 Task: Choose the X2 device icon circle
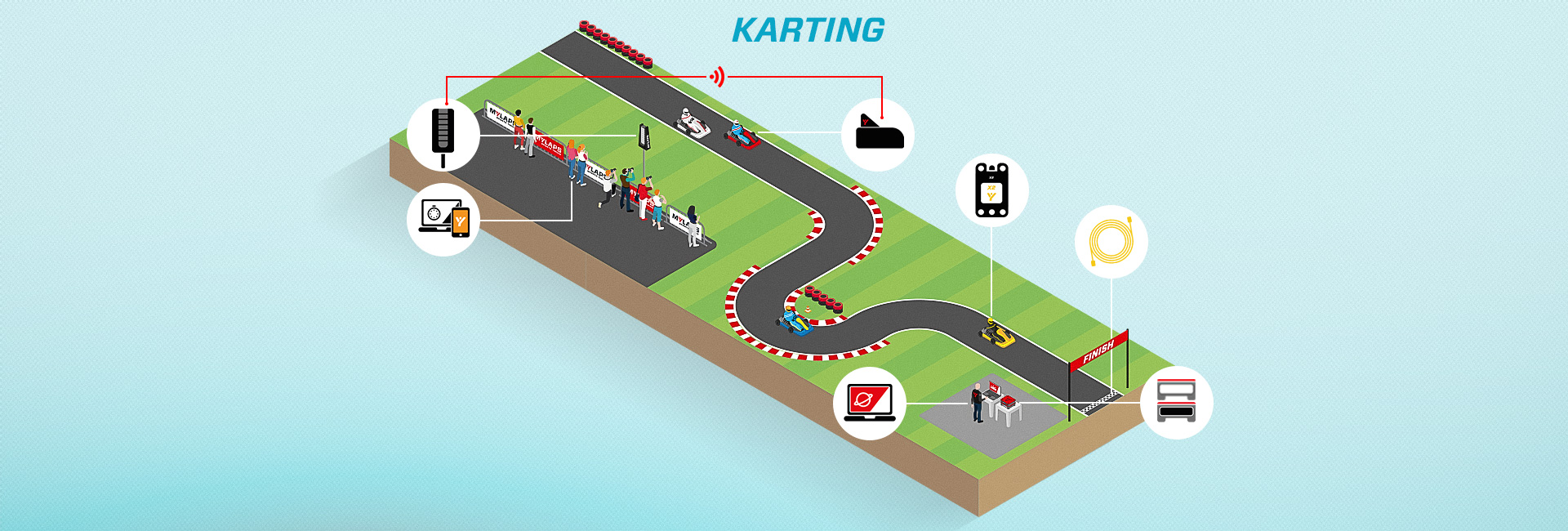click(991, 190)
